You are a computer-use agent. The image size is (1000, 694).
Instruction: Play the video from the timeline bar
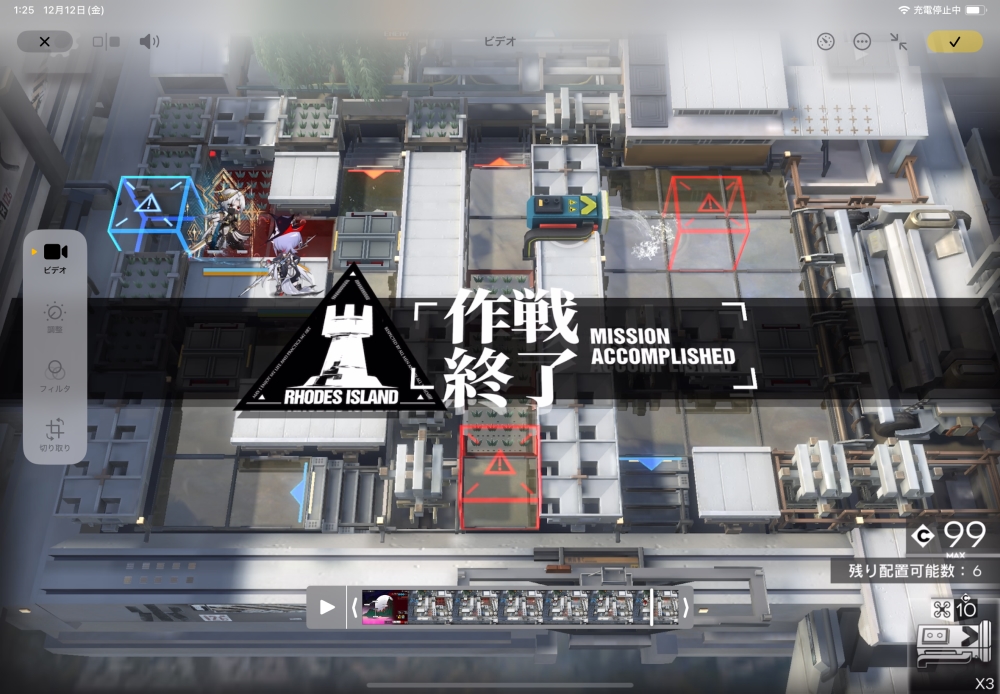pyautogui.click(x=327, y=606)
